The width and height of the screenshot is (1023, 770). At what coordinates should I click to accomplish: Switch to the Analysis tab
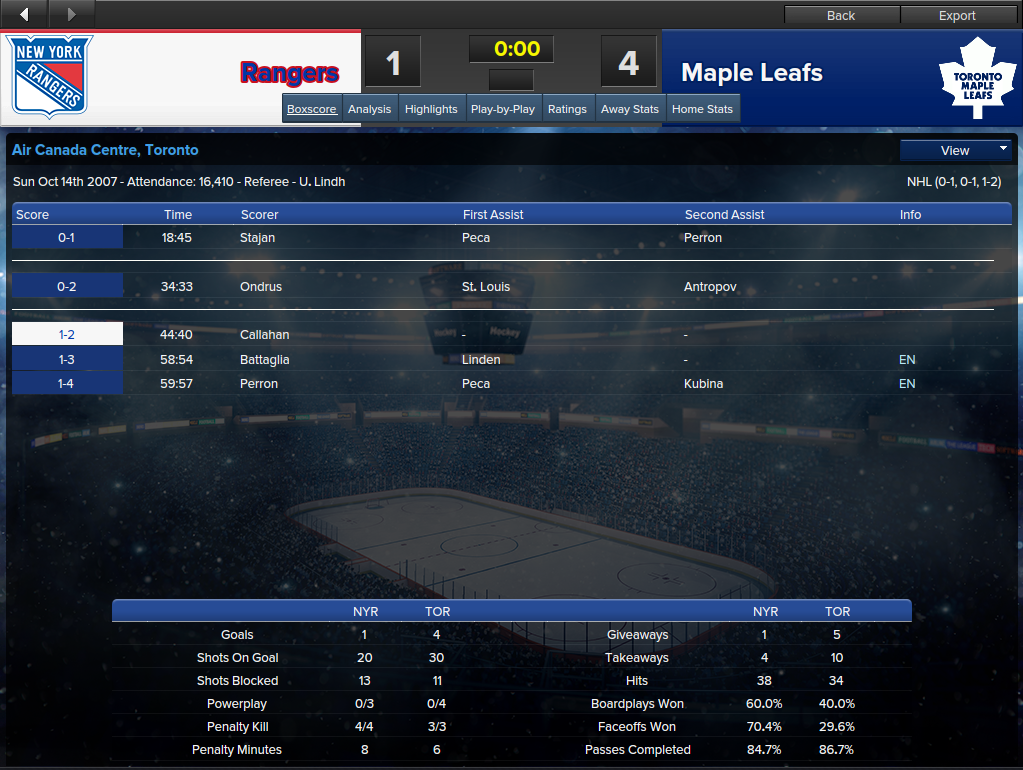coord(369,109)
